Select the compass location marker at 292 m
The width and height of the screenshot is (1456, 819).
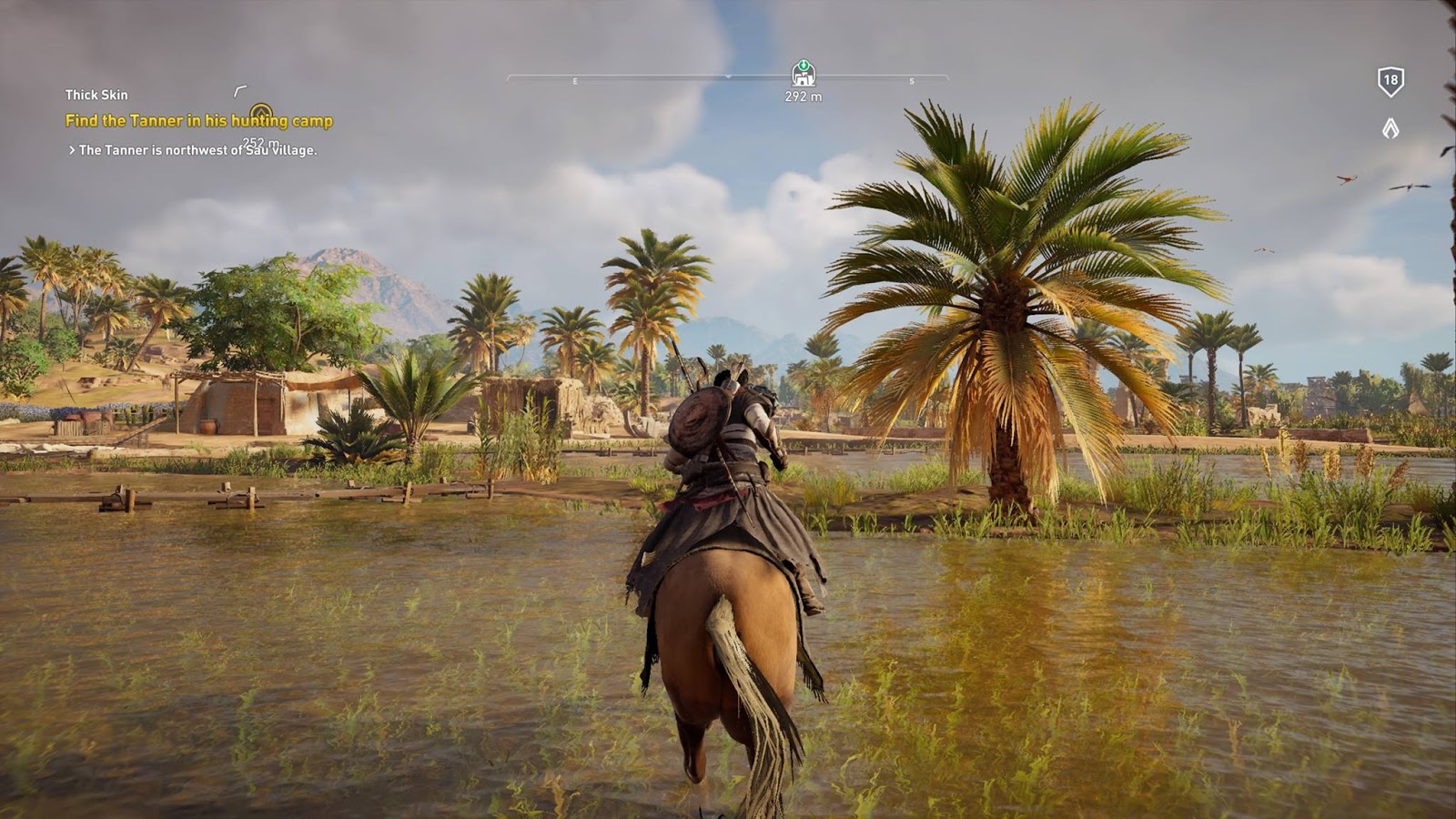804,73
